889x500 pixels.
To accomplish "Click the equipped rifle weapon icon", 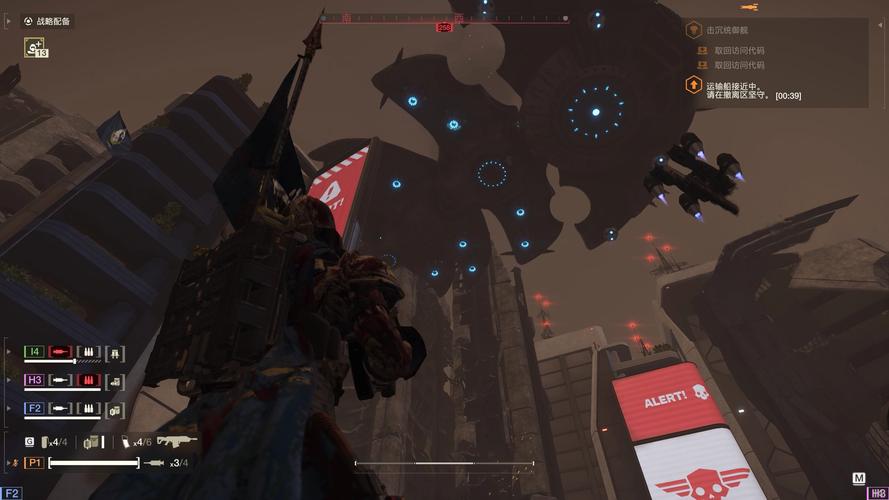I will (177, 440).
